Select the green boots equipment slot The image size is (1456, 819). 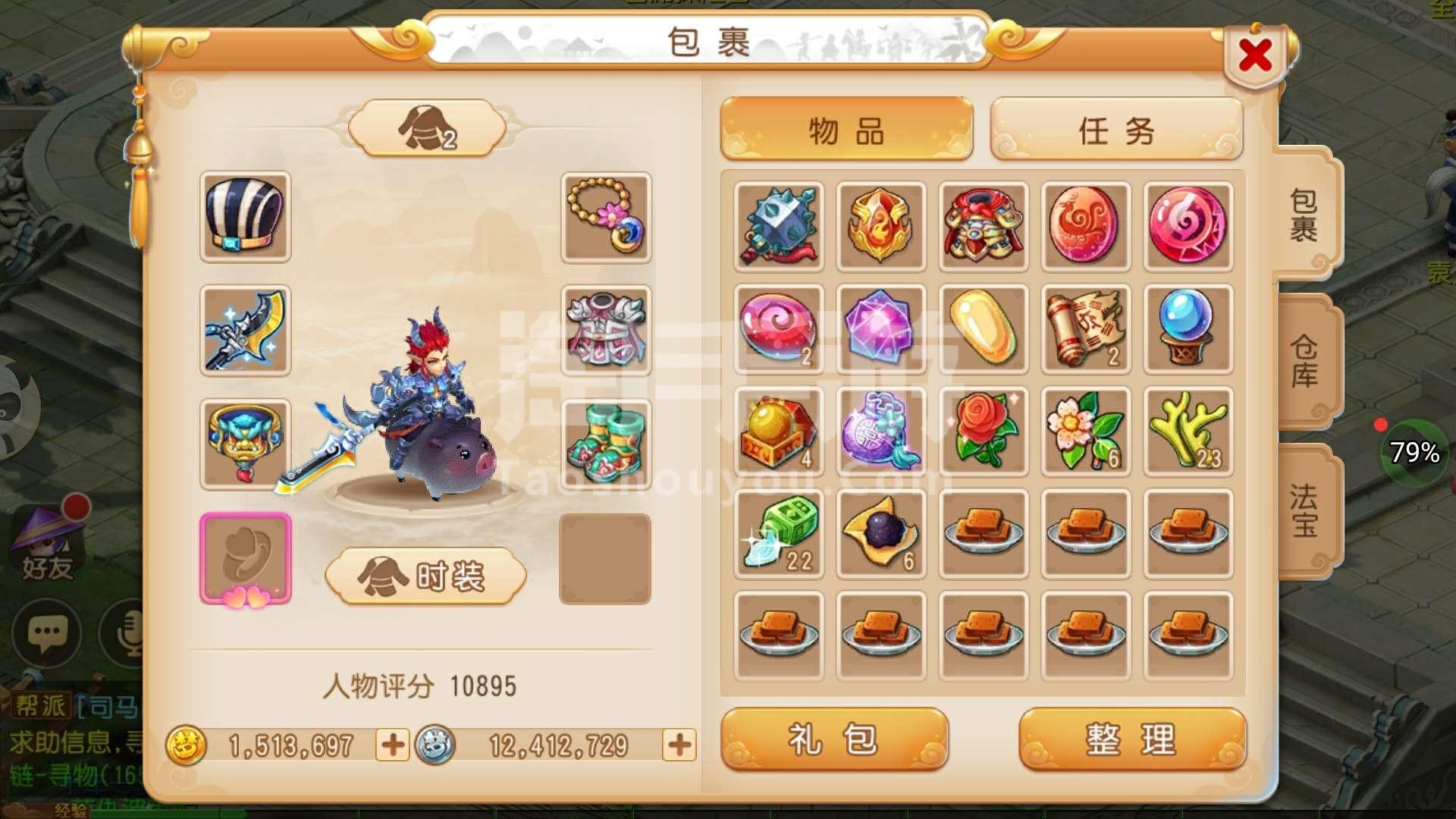[606, 444]
